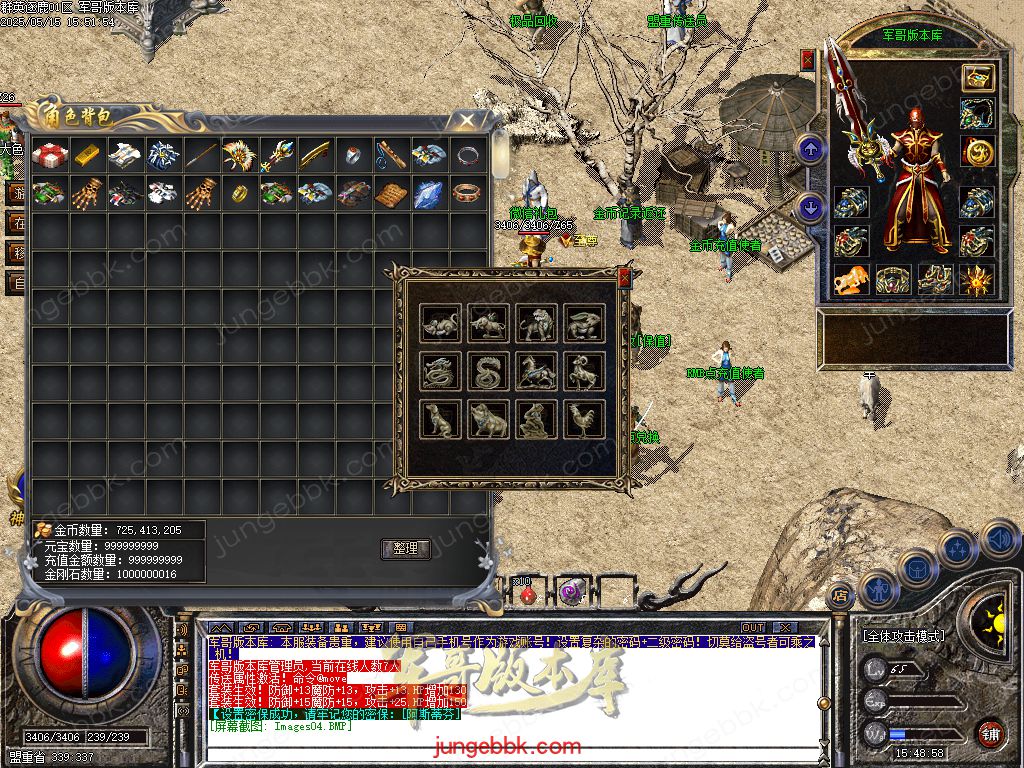Select the red and white gift box item

(49, 155)
